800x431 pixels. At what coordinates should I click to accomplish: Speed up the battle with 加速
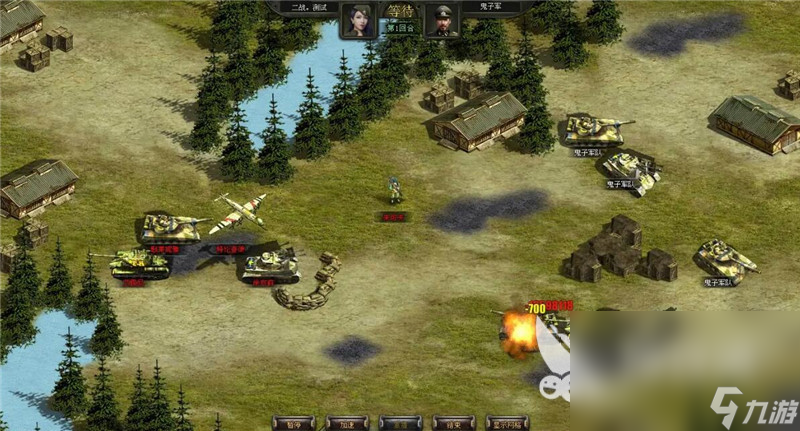pos(346,423)
